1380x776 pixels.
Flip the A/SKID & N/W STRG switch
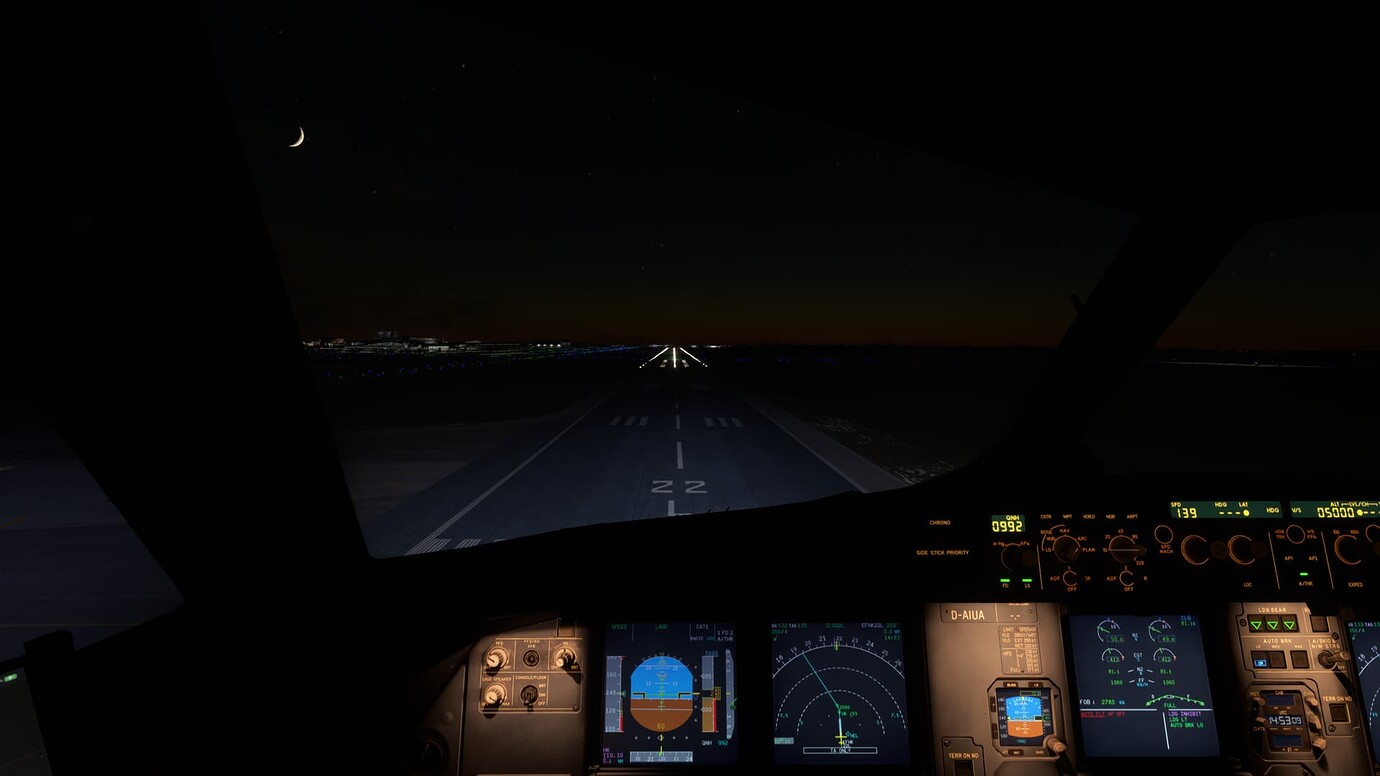coord(1328,658)
